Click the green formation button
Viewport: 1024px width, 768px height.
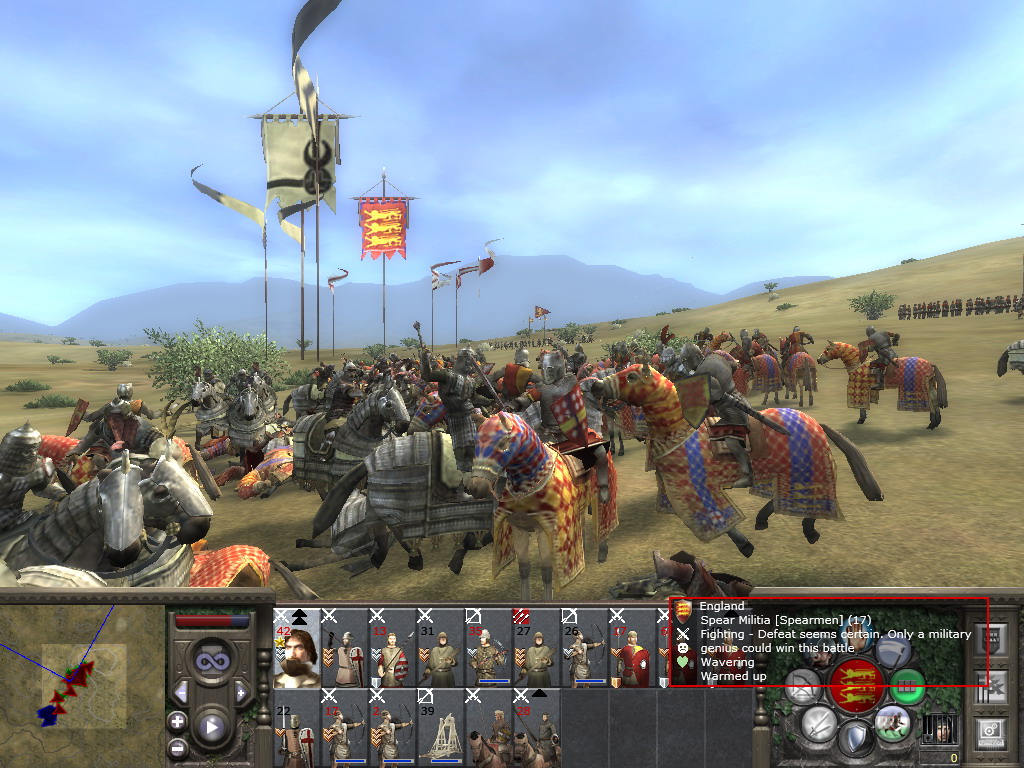pyautogui.click(x=908, y=686)
